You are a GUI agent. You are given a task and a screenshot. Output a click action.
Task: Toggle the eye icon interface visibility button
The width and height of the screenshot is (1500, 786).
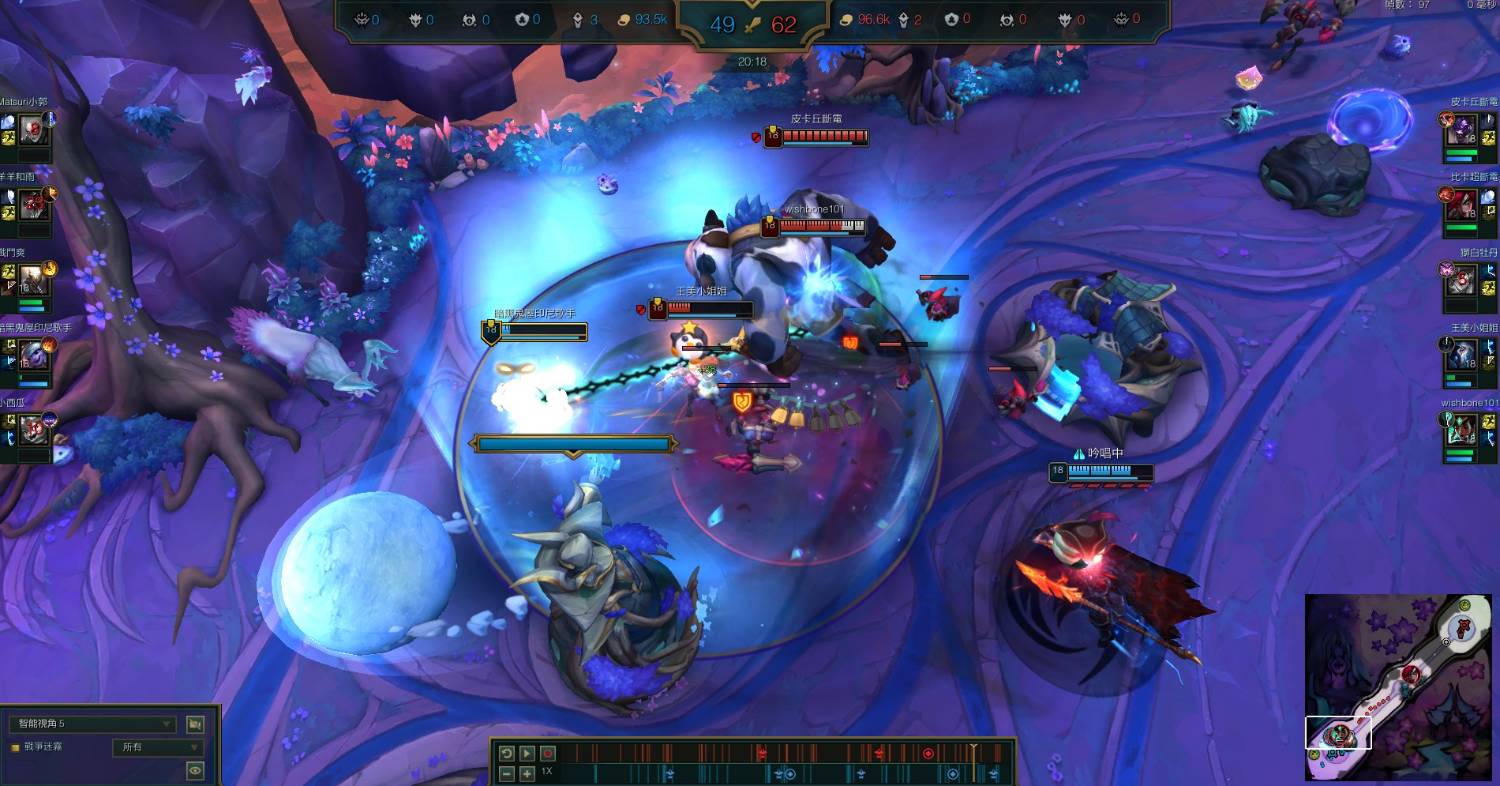tap(195, 769)
